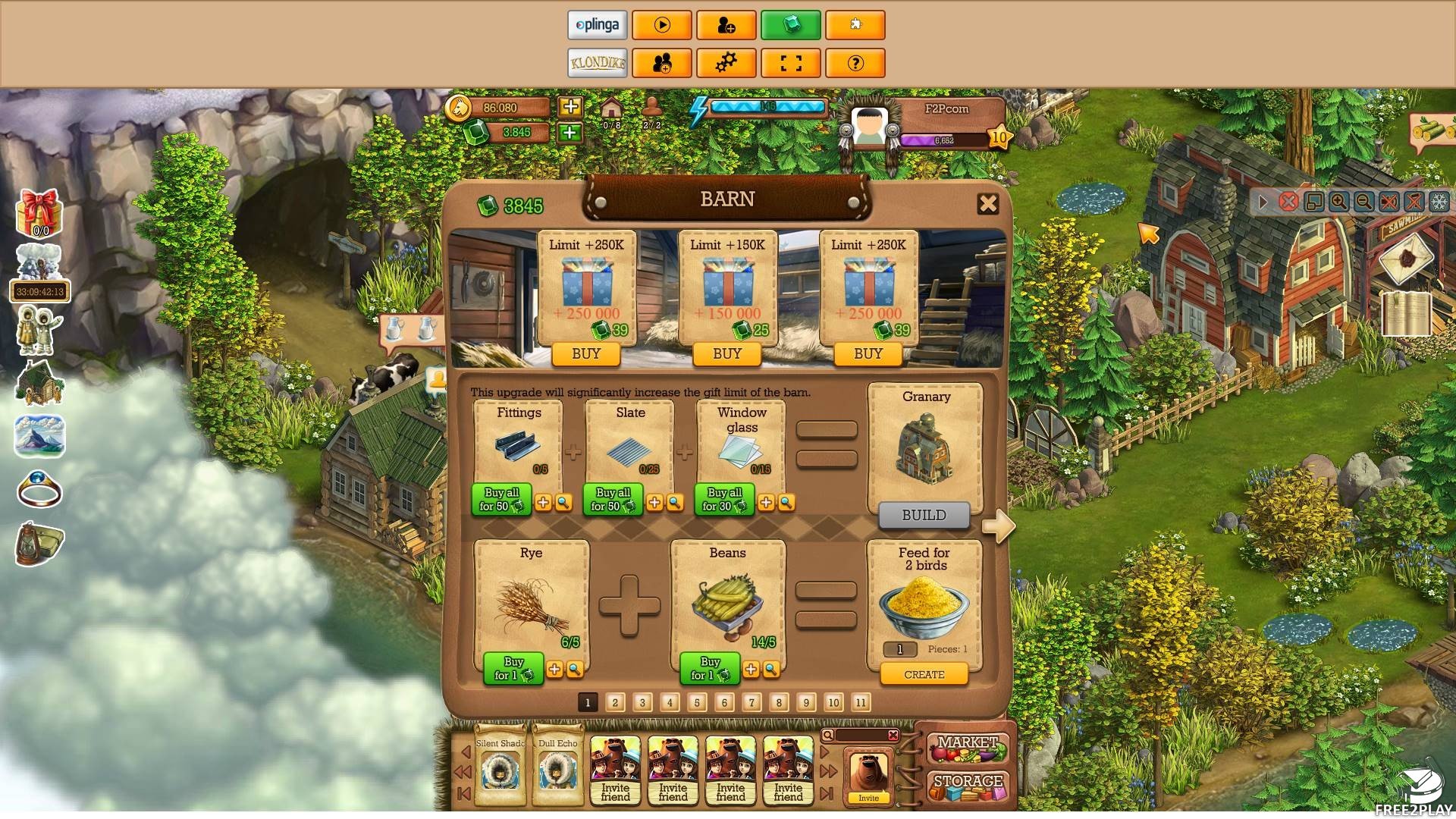Open the red gift box icon

click(x=39, y=212)
